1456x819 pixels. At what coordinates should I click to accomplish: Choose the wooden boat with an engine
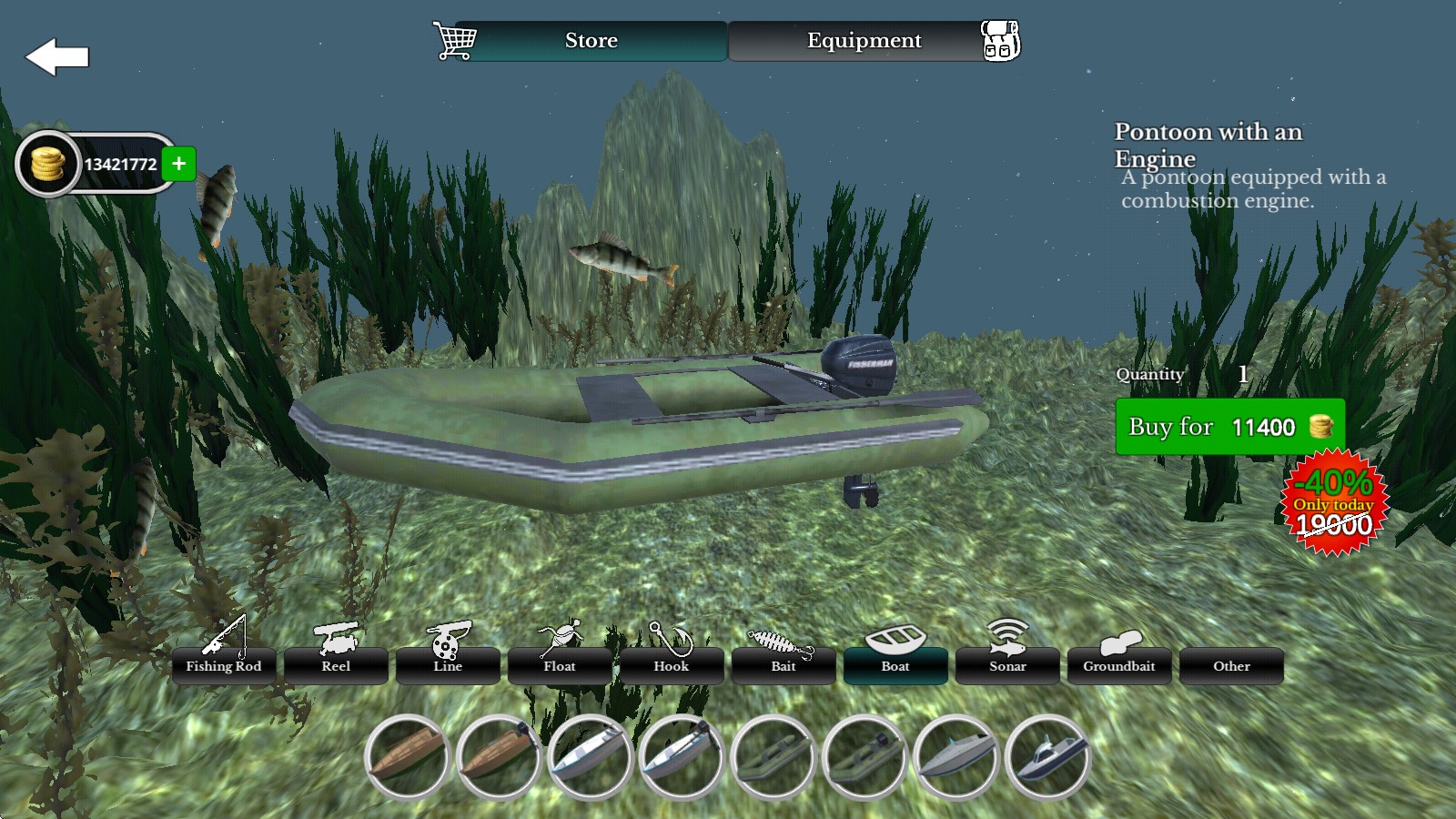(x=499, y=757)
